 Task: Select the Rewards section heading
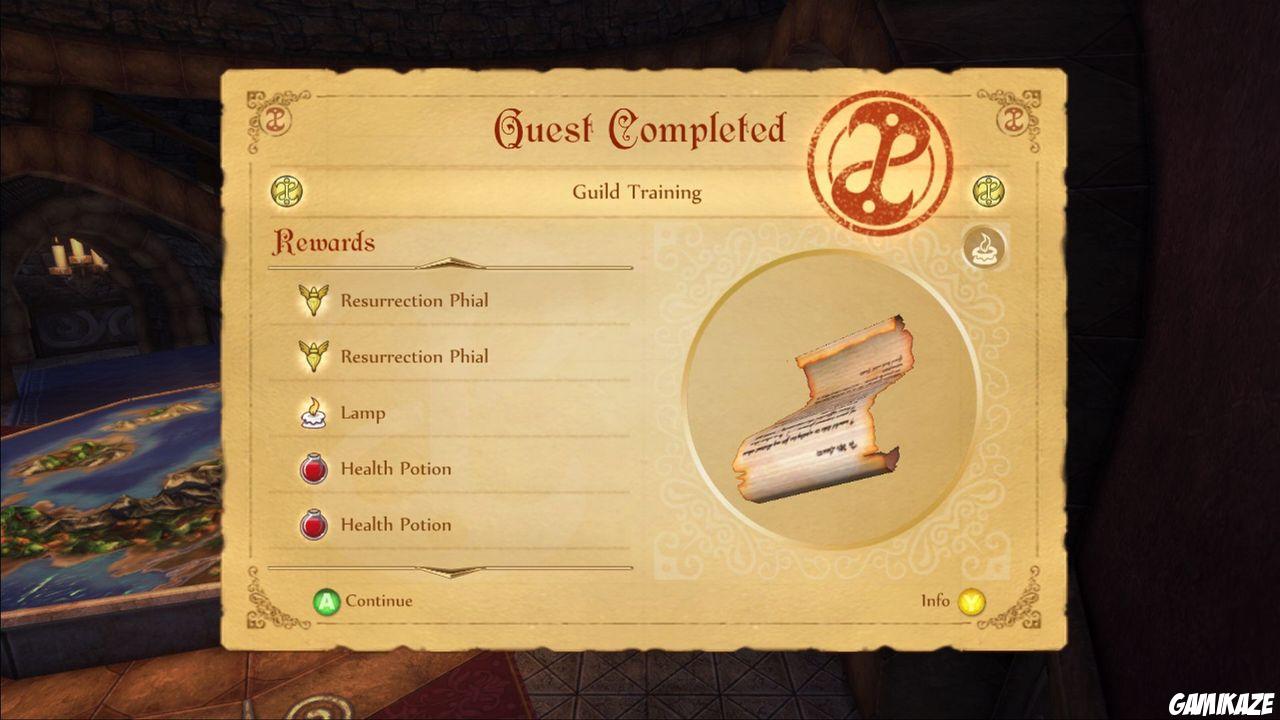(325, 242)
